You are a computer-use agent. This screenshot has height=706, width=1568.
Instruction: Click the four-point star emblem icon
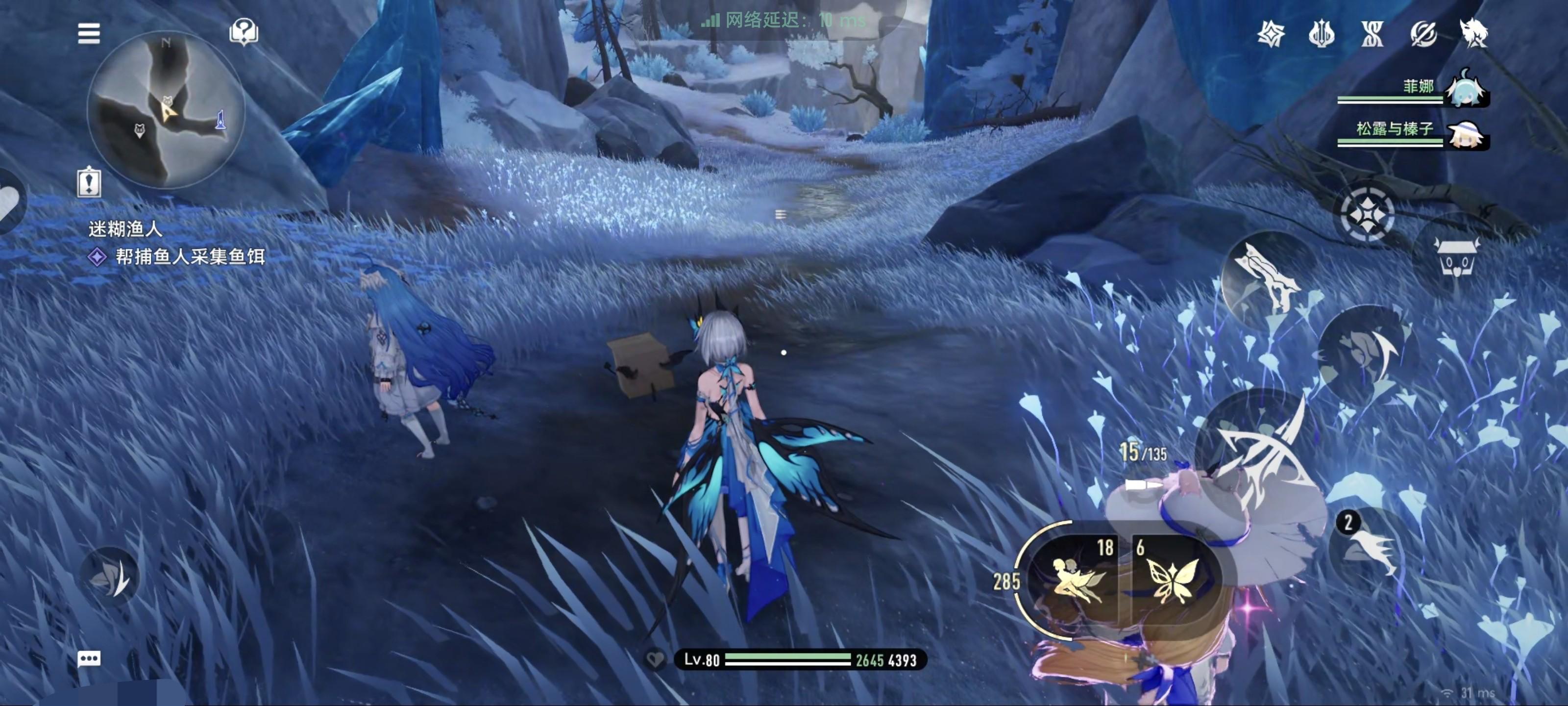[x=1272, y=33]
